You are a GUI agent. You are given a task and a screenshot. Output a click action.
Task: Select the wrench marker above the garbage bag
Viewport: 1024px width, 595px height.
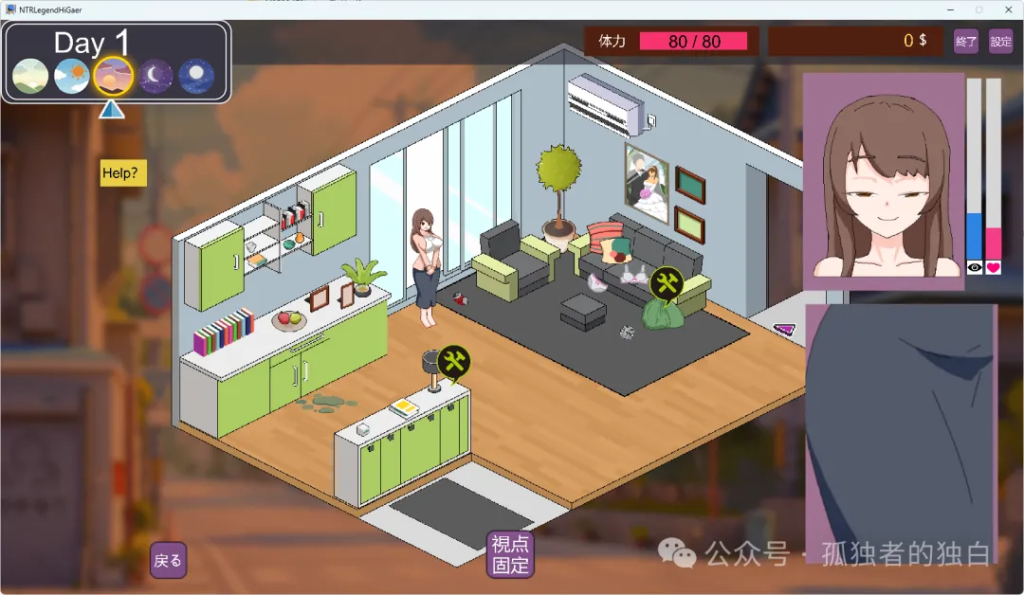[666, 283]
